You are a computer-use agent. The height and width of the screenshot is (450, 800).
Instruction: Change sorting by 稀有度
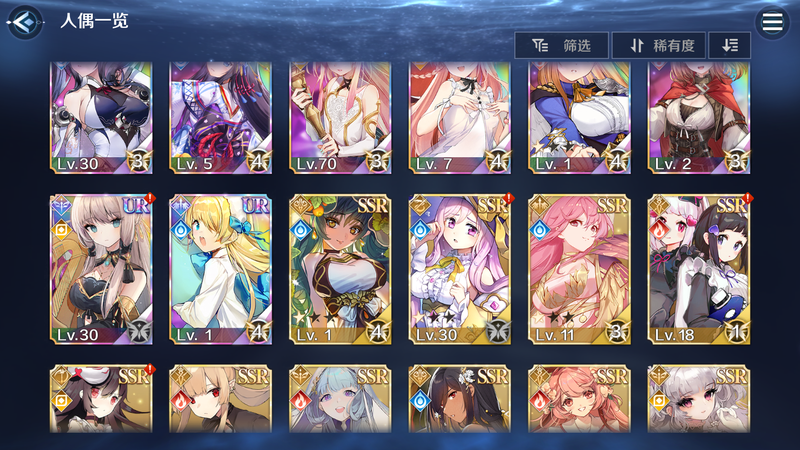click(x=658, y=45)
